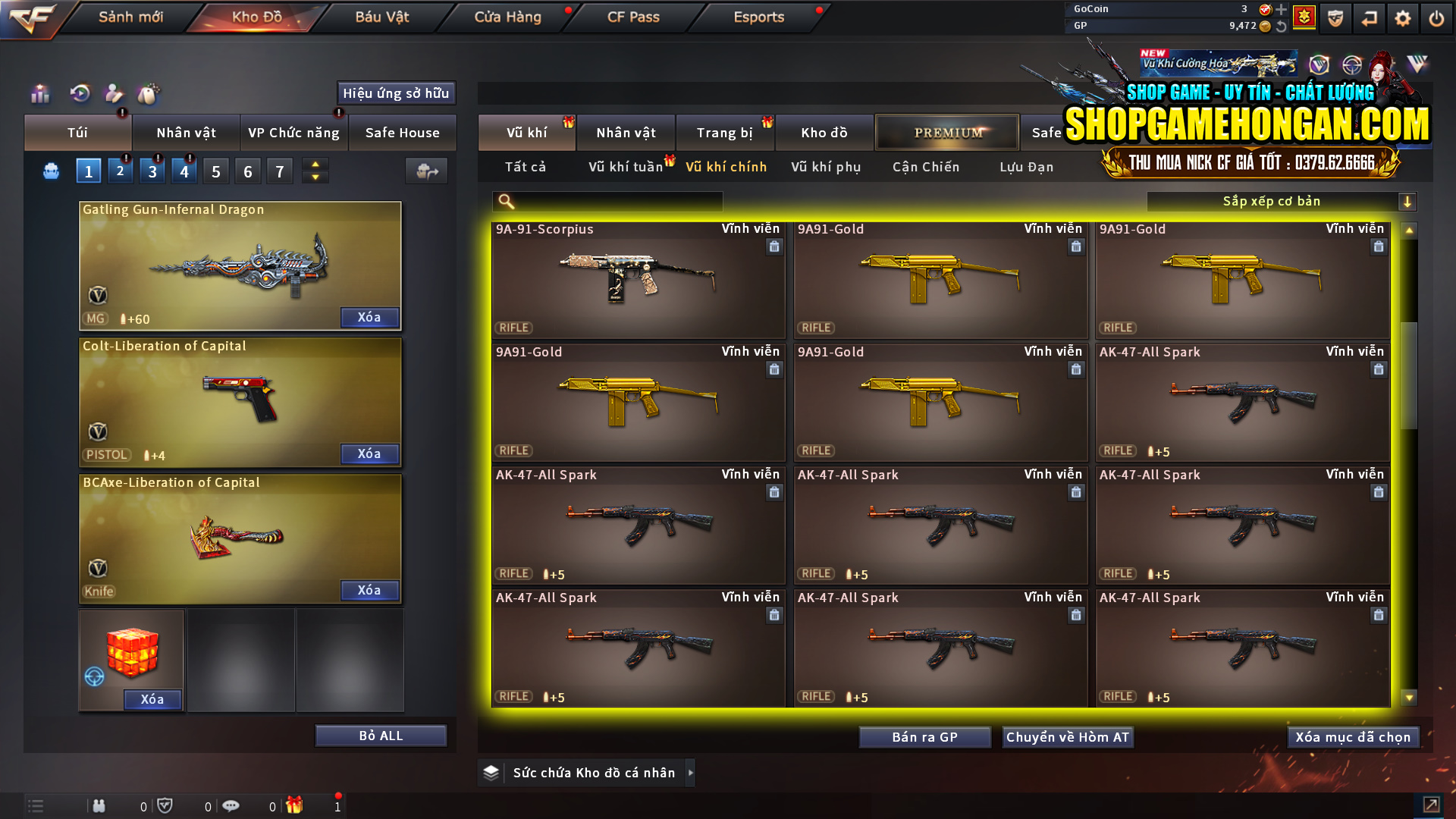Click the yellow up arrow beside bag numbers
The image size is (1456, 819).
coord(315,165)
